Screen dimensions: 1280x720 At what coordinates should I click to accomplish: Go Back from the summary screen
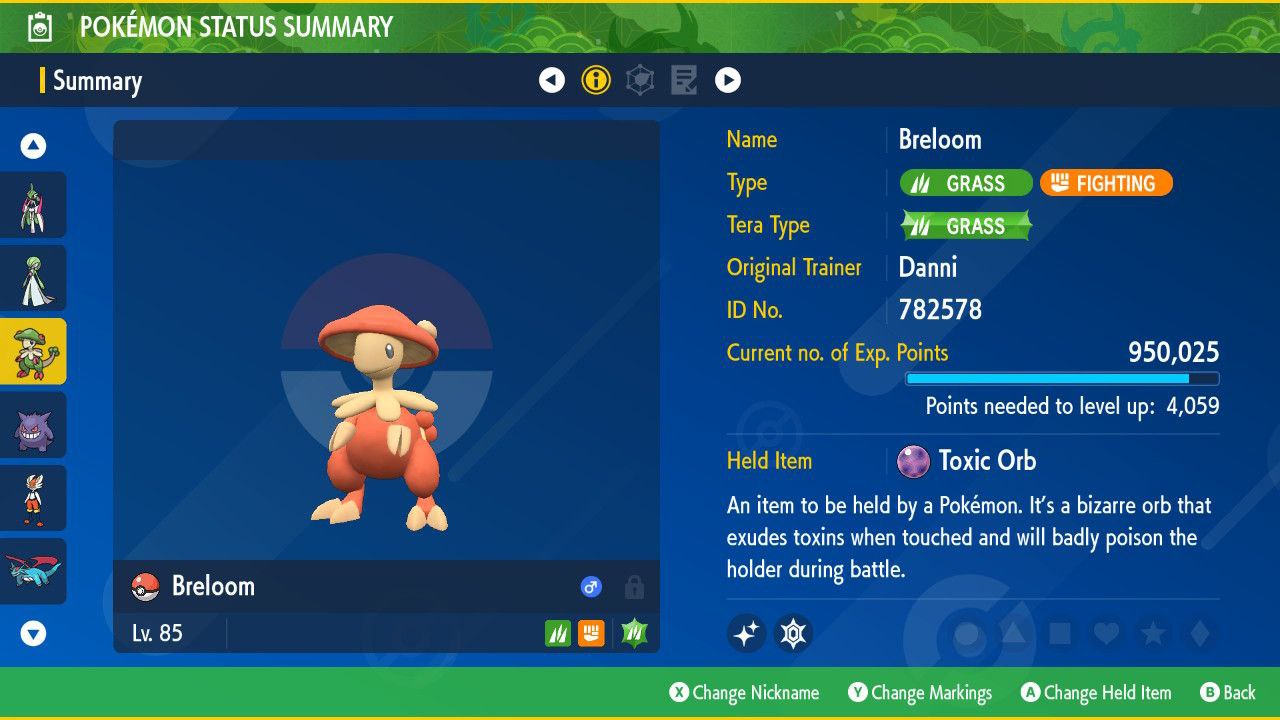click(x=1228, y=693)
